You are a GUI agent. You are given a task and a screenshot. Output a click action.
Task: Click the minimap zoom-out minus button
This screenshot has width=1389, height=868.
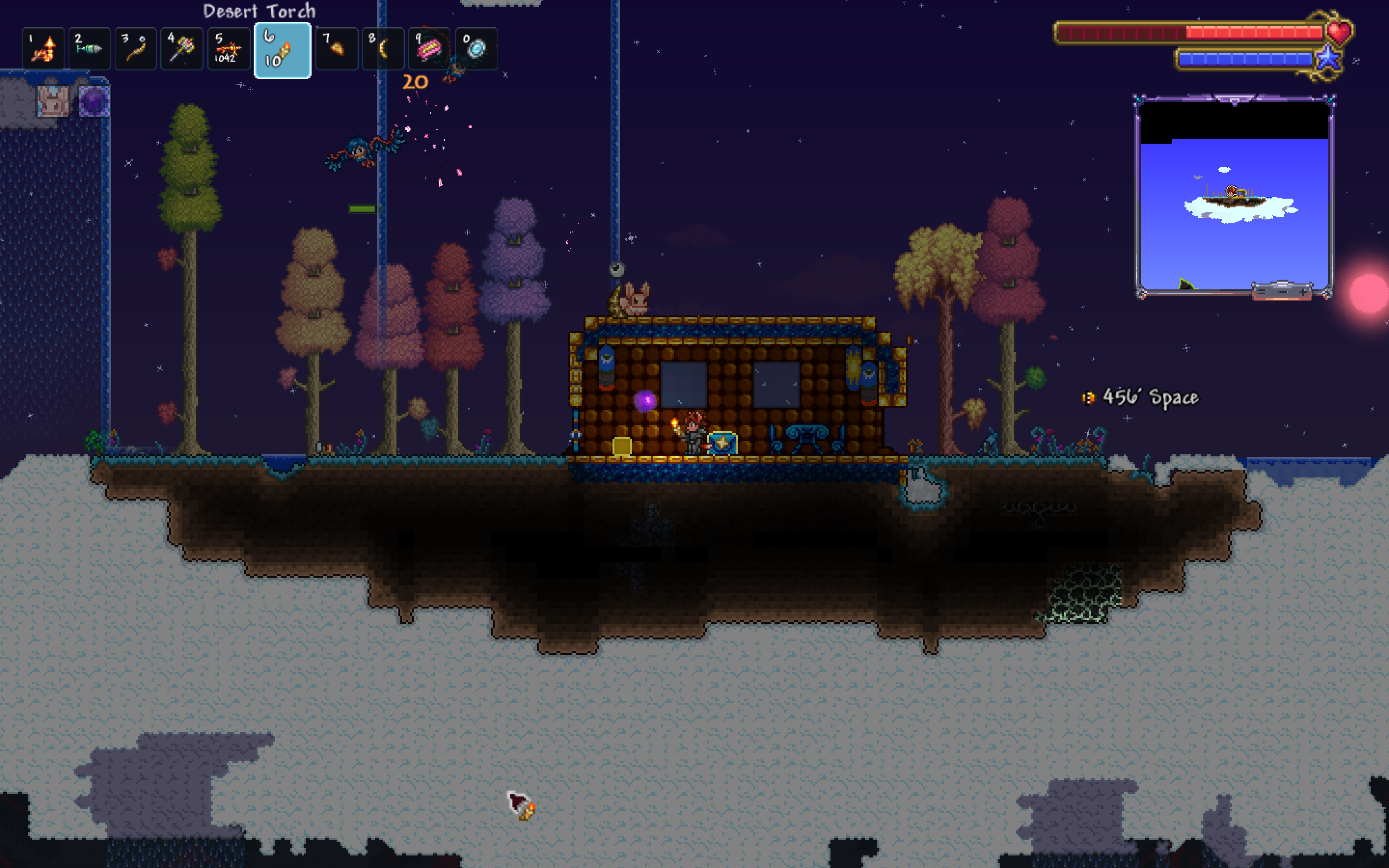(x=1283, y=293)
